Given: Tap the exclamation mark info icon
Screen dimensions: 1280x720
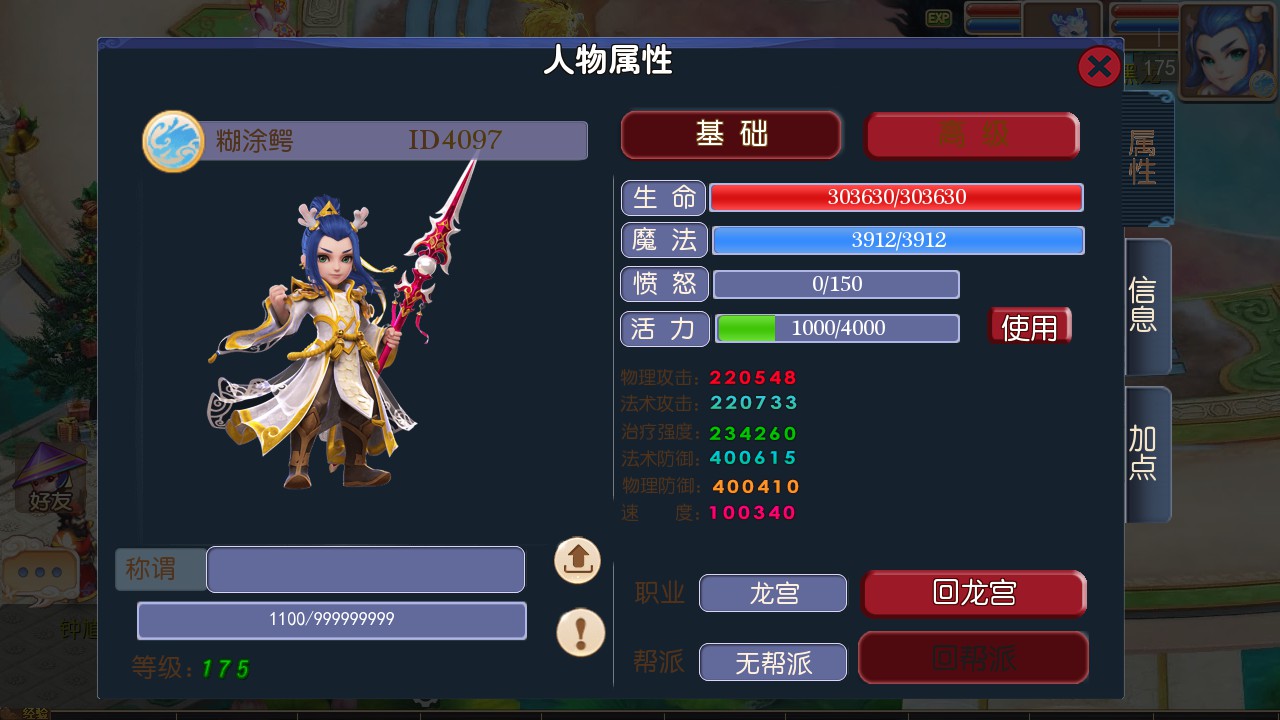Looking at the screenshot, I should coord(580,632).
